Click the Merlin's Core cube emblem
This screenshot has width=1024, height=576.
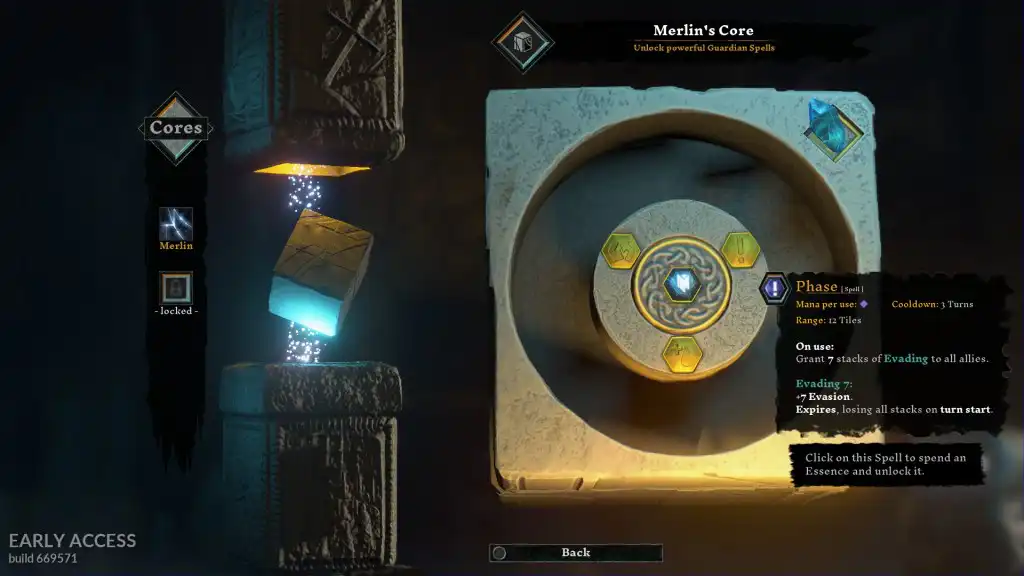[x=522, y=43]
